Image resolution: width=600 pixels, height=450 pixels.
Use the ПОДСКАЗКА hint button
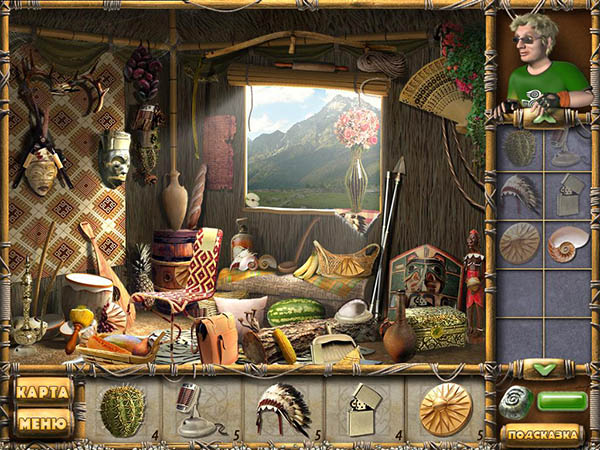pos(541,433)
